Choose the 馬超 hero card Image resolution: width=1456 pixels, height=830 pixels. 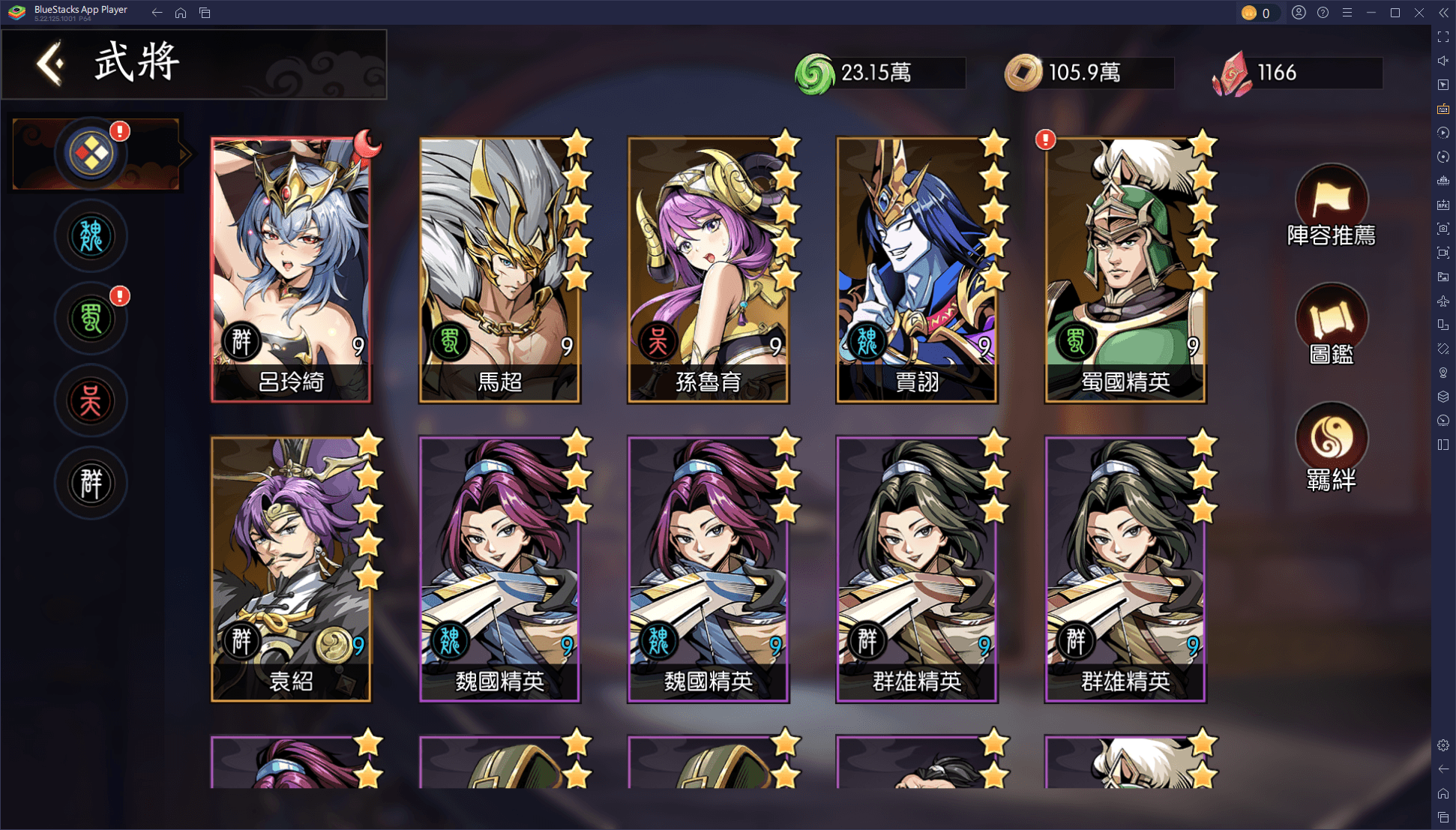point(499,270)
